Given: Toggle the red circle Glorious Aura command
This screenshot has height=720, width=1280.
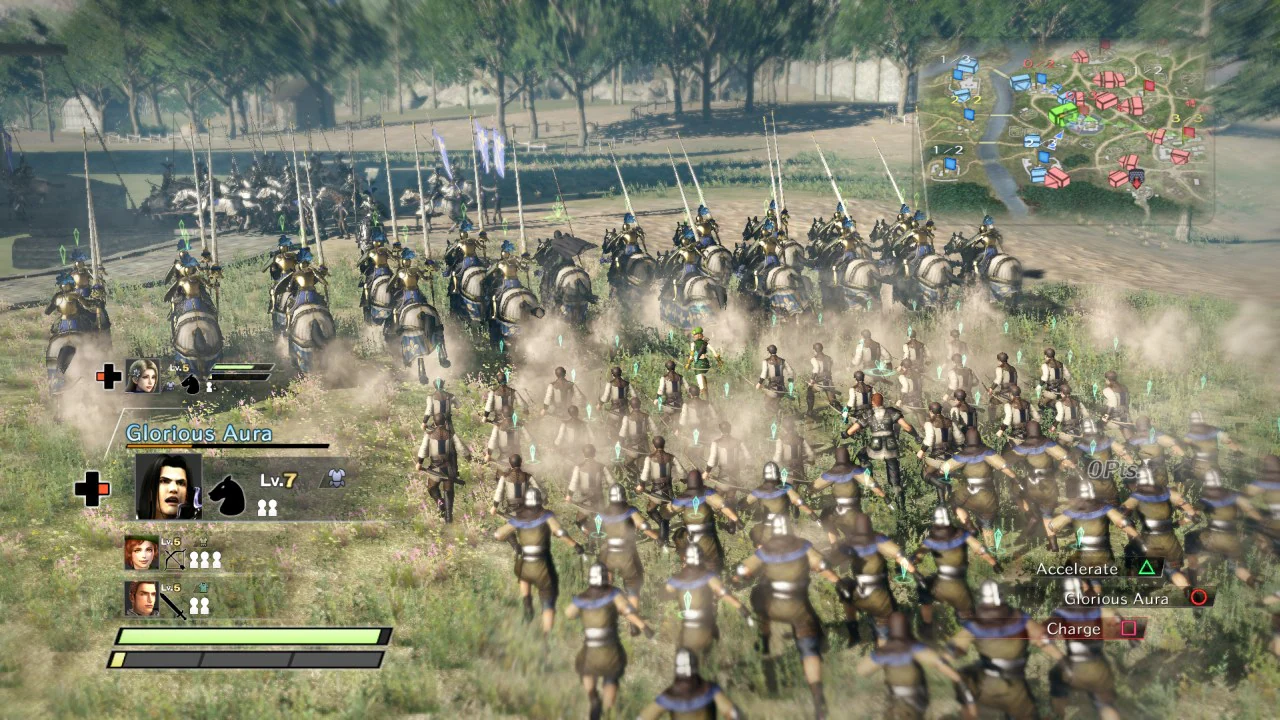Looking at the screenshot, I should [1196, 598].
